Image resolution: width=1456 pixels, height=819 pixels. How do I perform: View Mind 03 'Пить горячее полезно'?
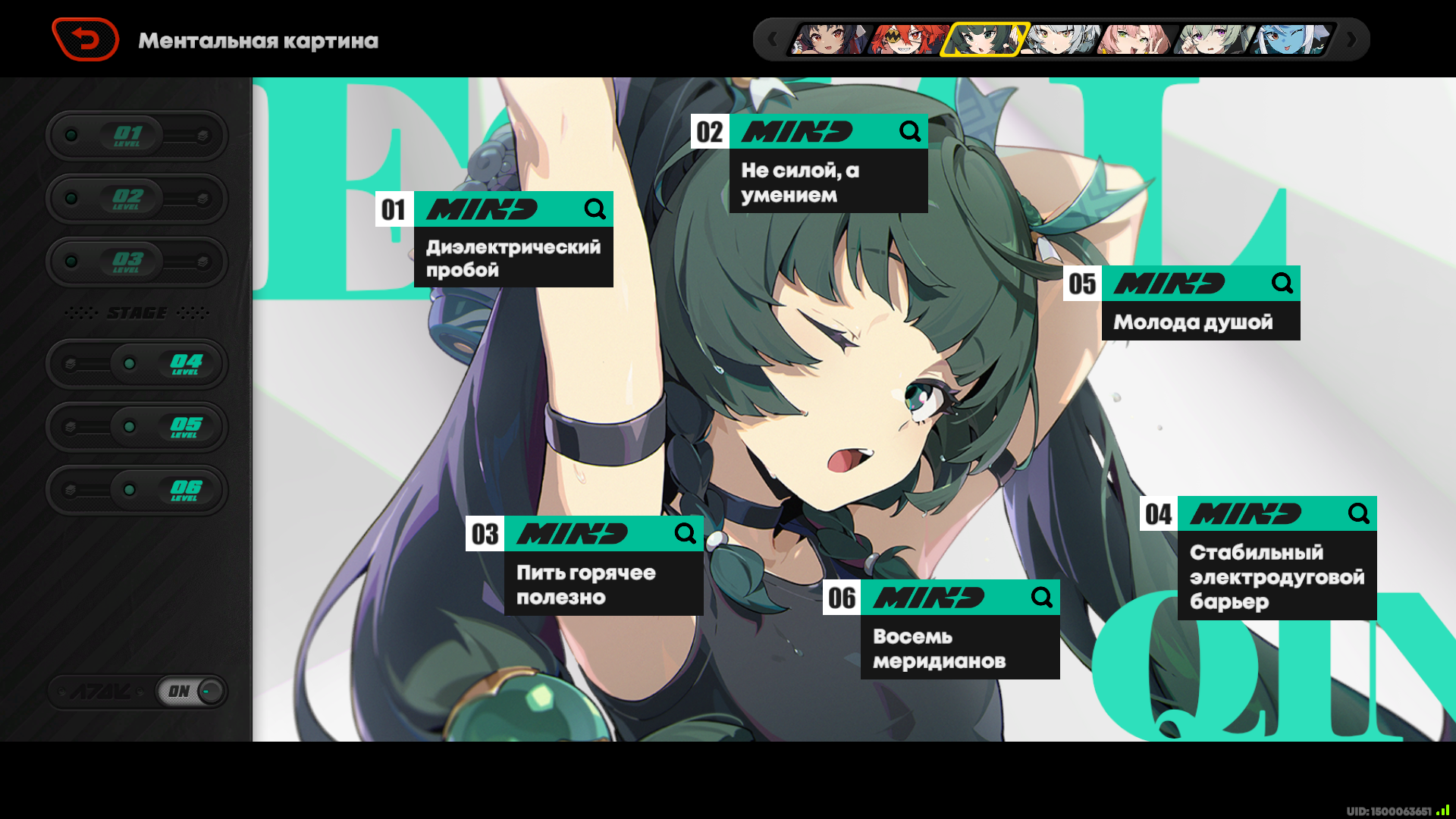[603, 566]
